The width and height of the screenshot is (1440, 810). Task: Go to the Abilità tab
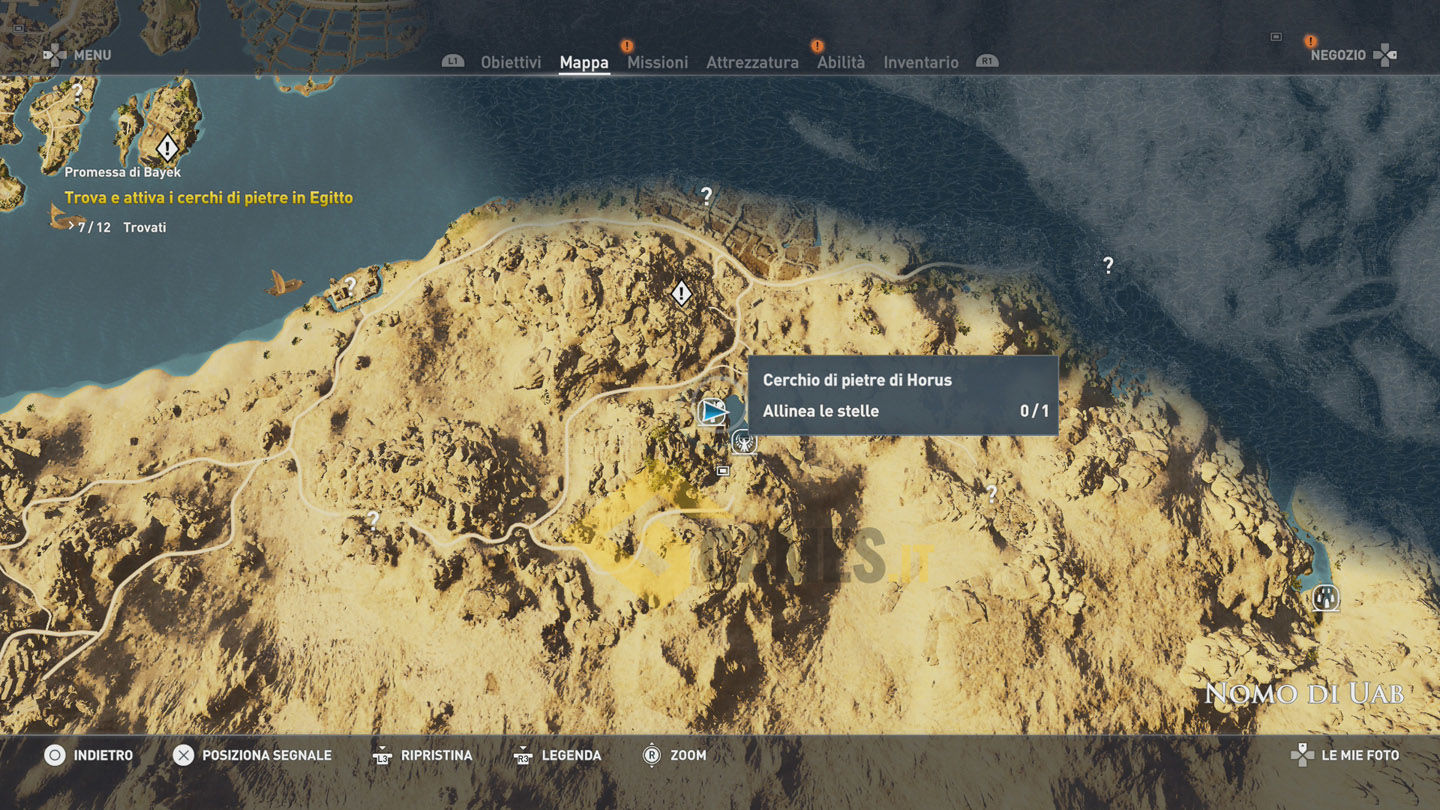click(841, 62)
